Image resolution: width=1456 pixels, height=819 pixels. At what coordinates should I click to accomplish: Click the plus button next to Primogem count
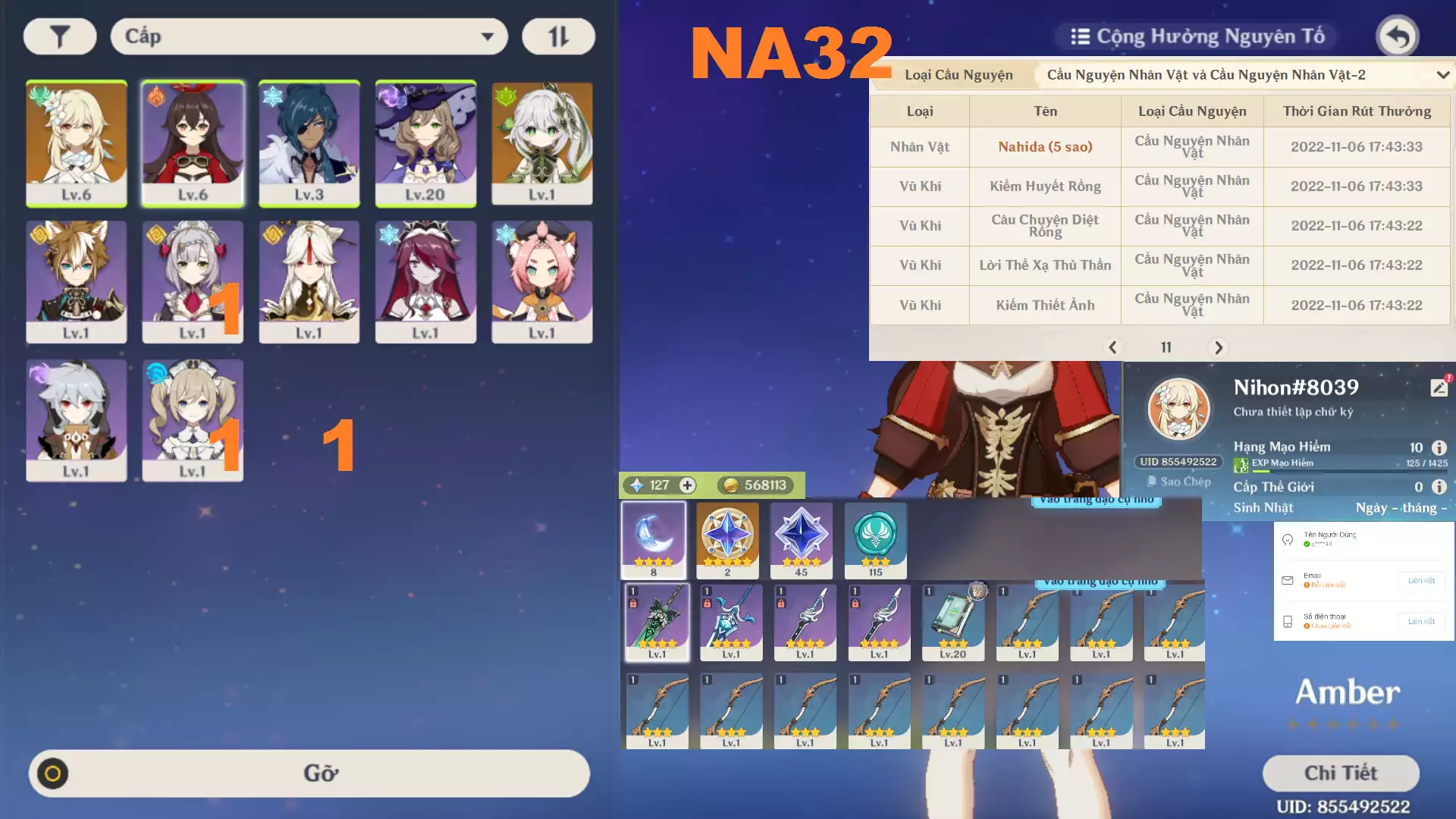(x=686, y=485)
